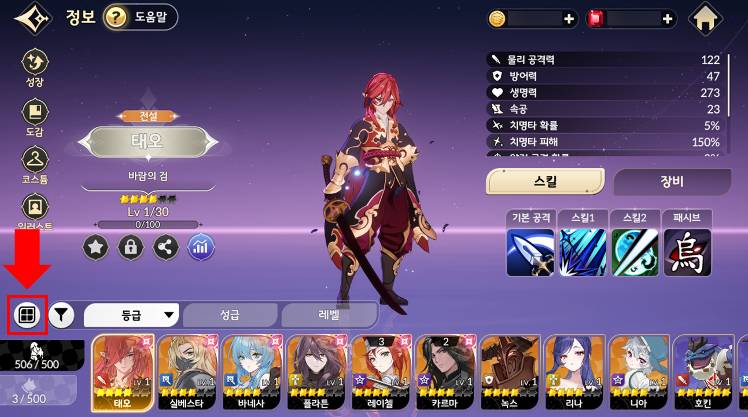This screenshot has width=748, height=417.
Task: Switch to the 장비 equipment tab
Action: (671, 181)
